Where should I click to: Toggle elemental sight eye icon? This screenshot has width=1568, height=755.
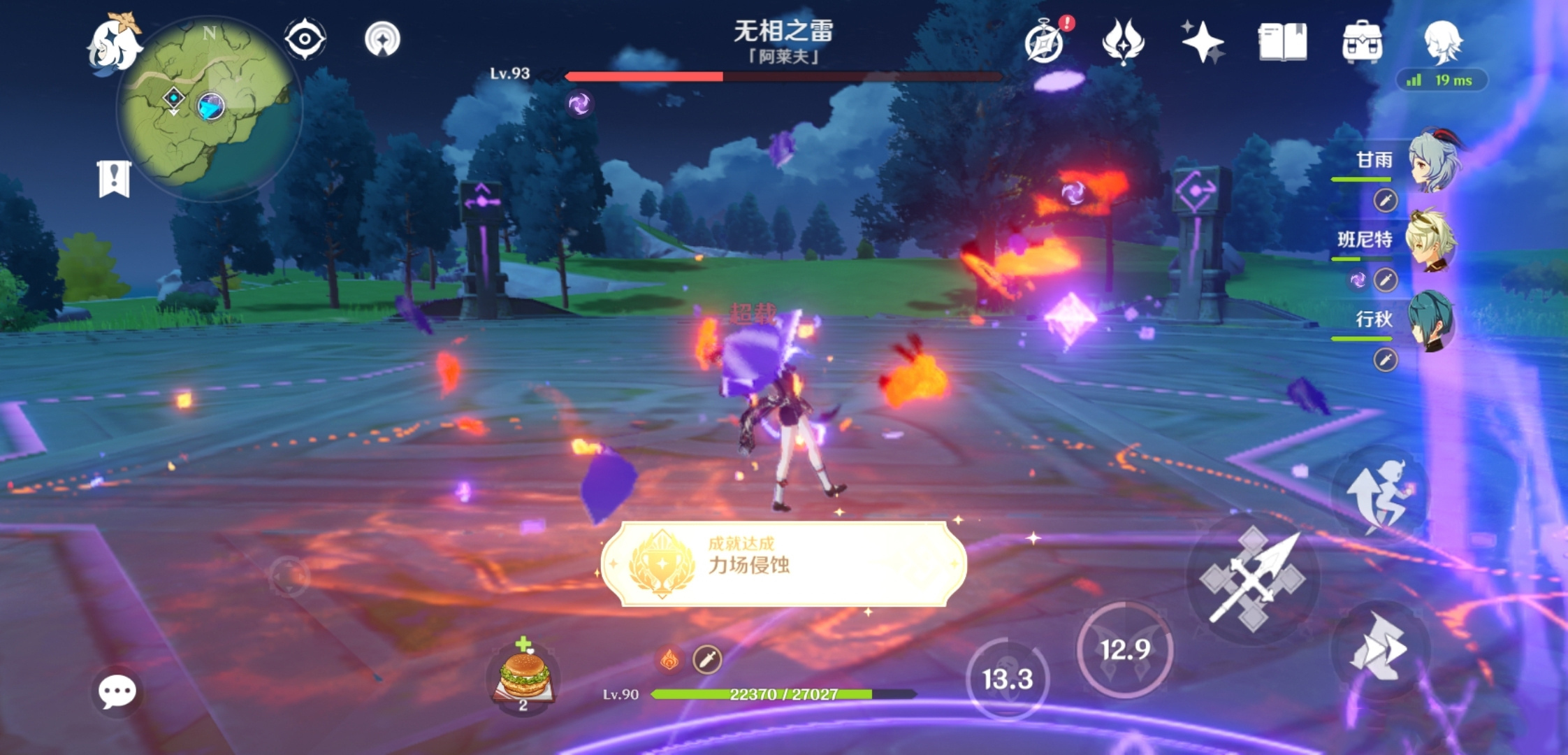pyautogui.click(x=303, y=40)
